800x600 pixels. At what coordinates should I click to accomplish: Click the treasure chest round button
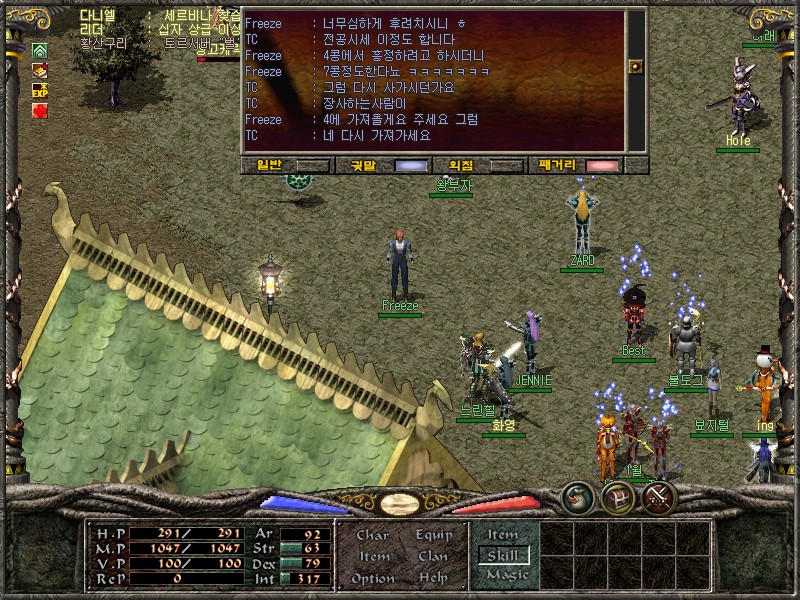coord(618,495)
